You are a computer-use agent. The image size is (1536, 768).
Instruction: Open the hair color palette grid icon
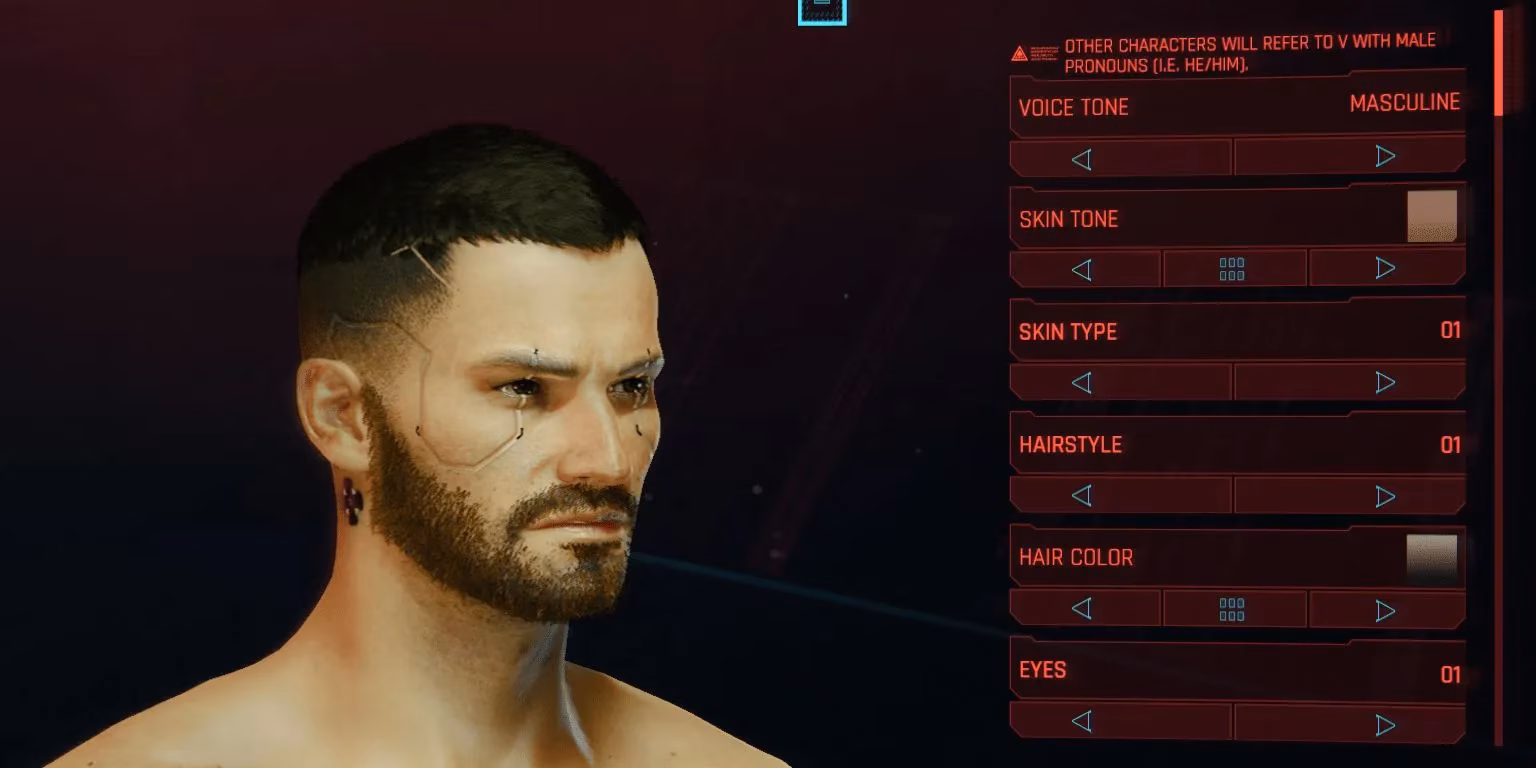(x=1234, y=608)
